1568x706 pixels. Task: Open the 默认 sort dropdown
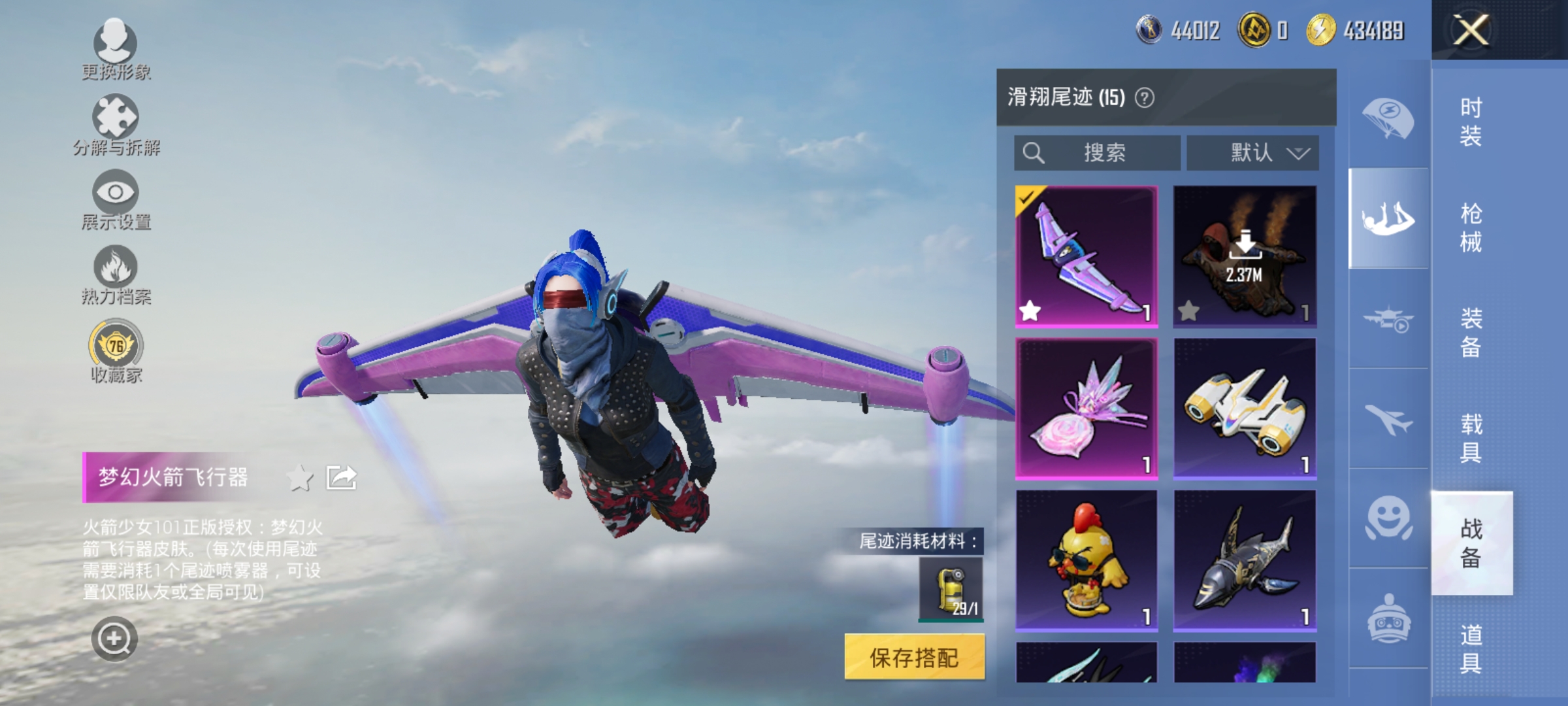point(1252,152)
